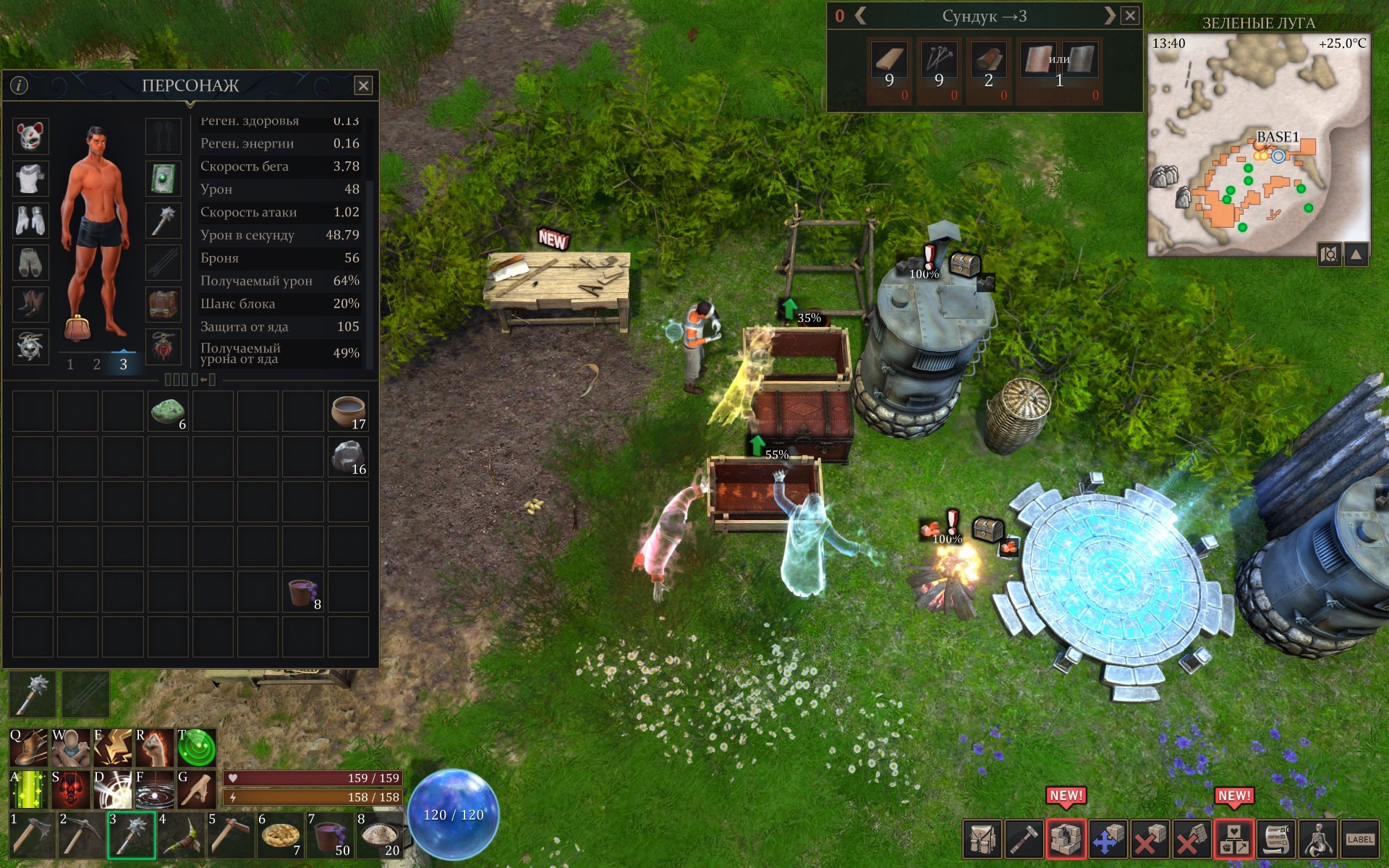Select the pie in hotbar slot 6
This screenshot has width=1389, height=868.
(280, 835)
